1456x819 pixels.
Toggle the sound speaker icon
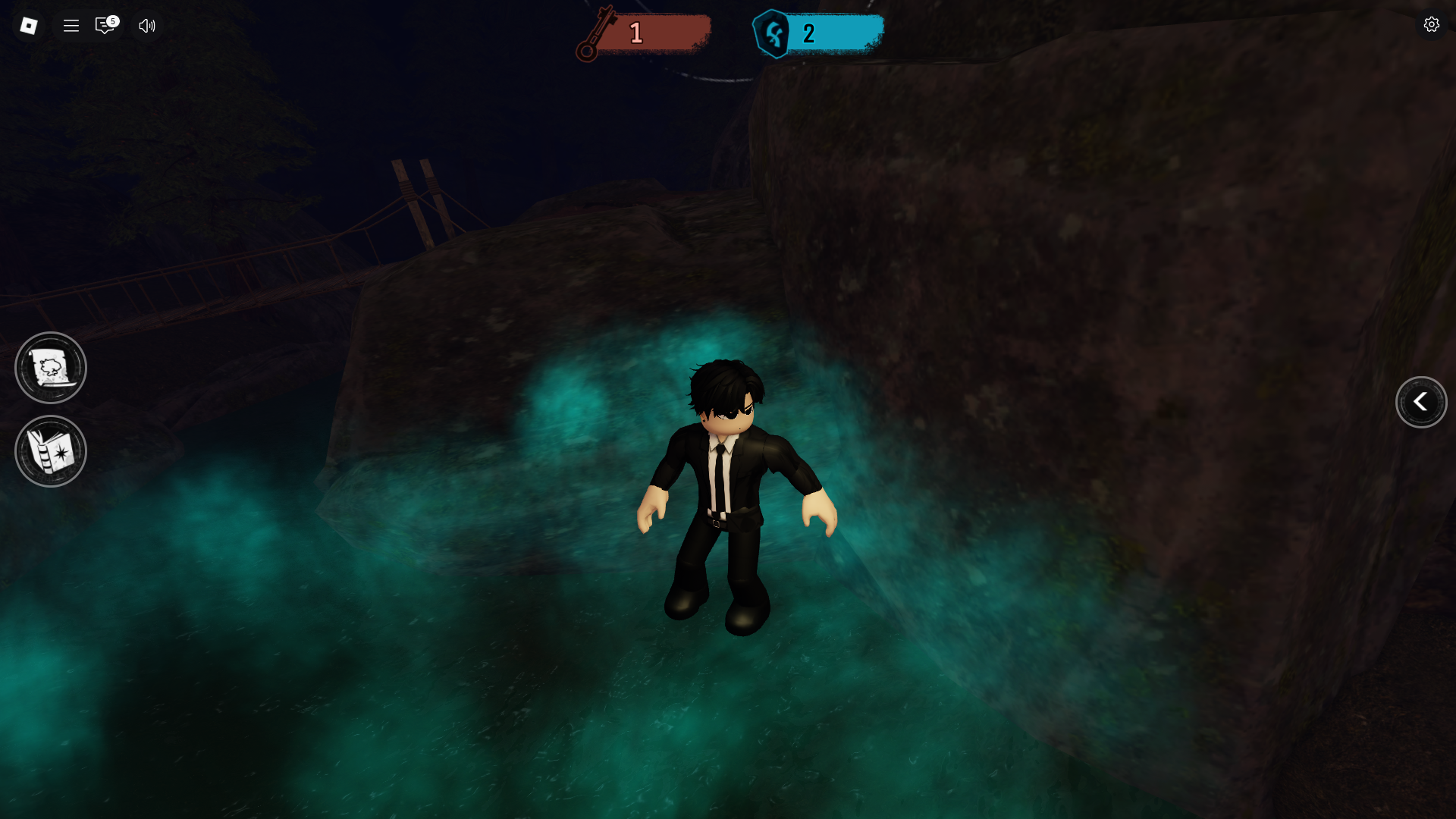(x=147, y=26)
